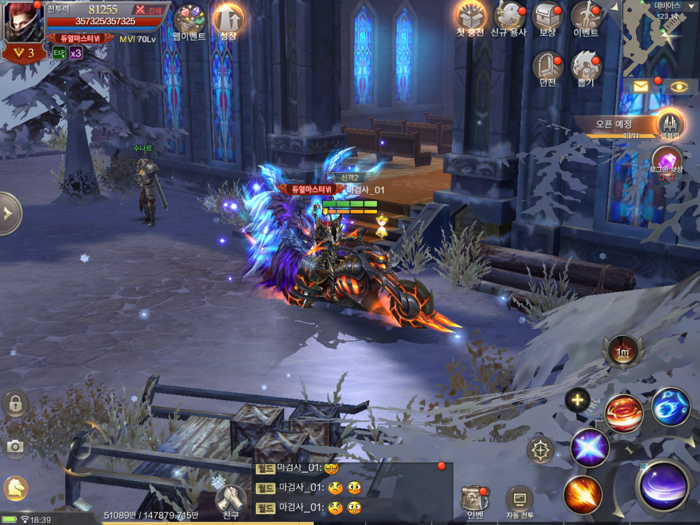Activate the blue water orb skill

pyautogui.click(x=671, y=407)
